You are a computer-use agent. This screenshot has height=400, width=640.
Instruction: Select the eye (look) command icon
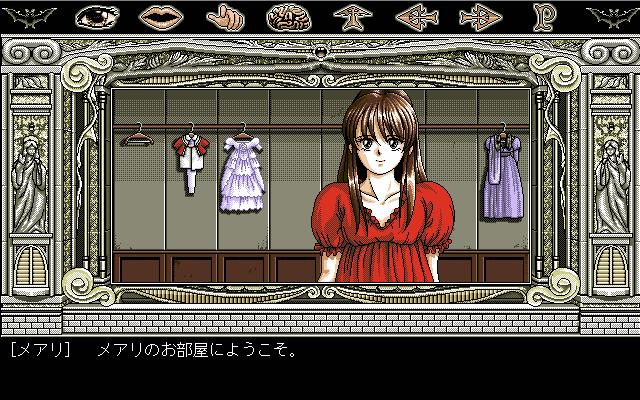click(96, 17)
